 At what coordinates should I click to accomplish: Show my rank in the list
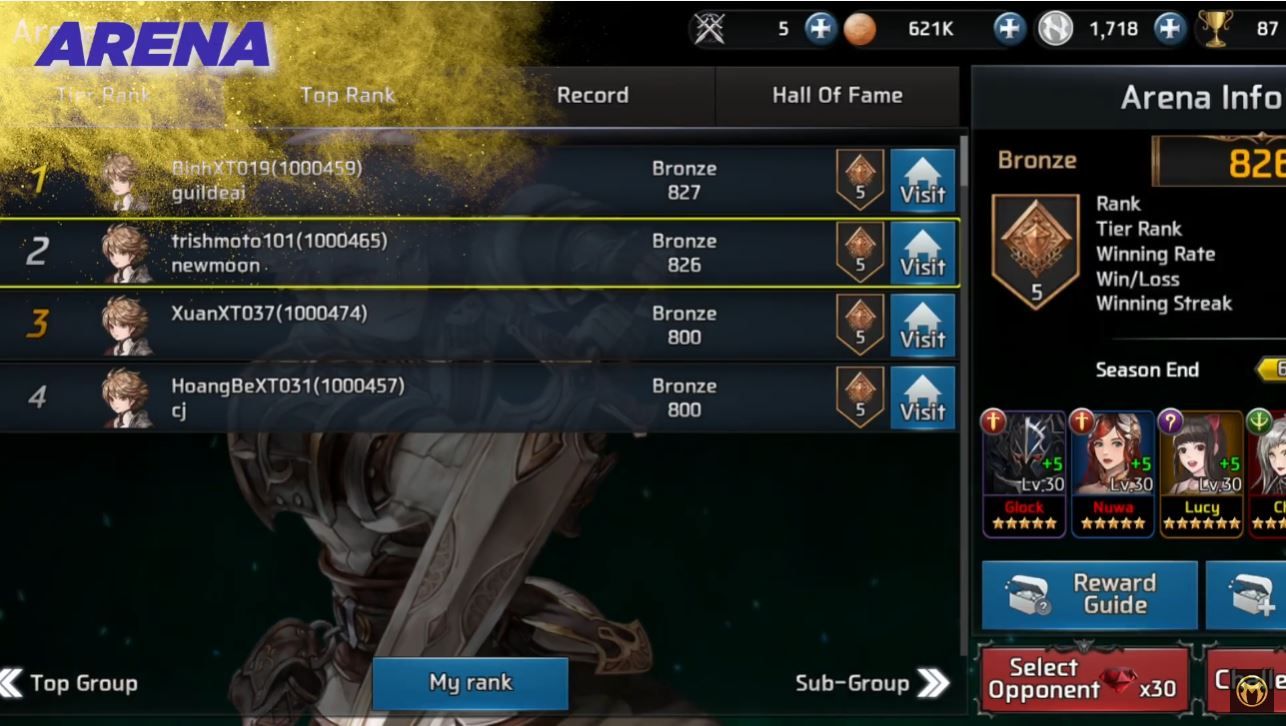pos(470,683)
